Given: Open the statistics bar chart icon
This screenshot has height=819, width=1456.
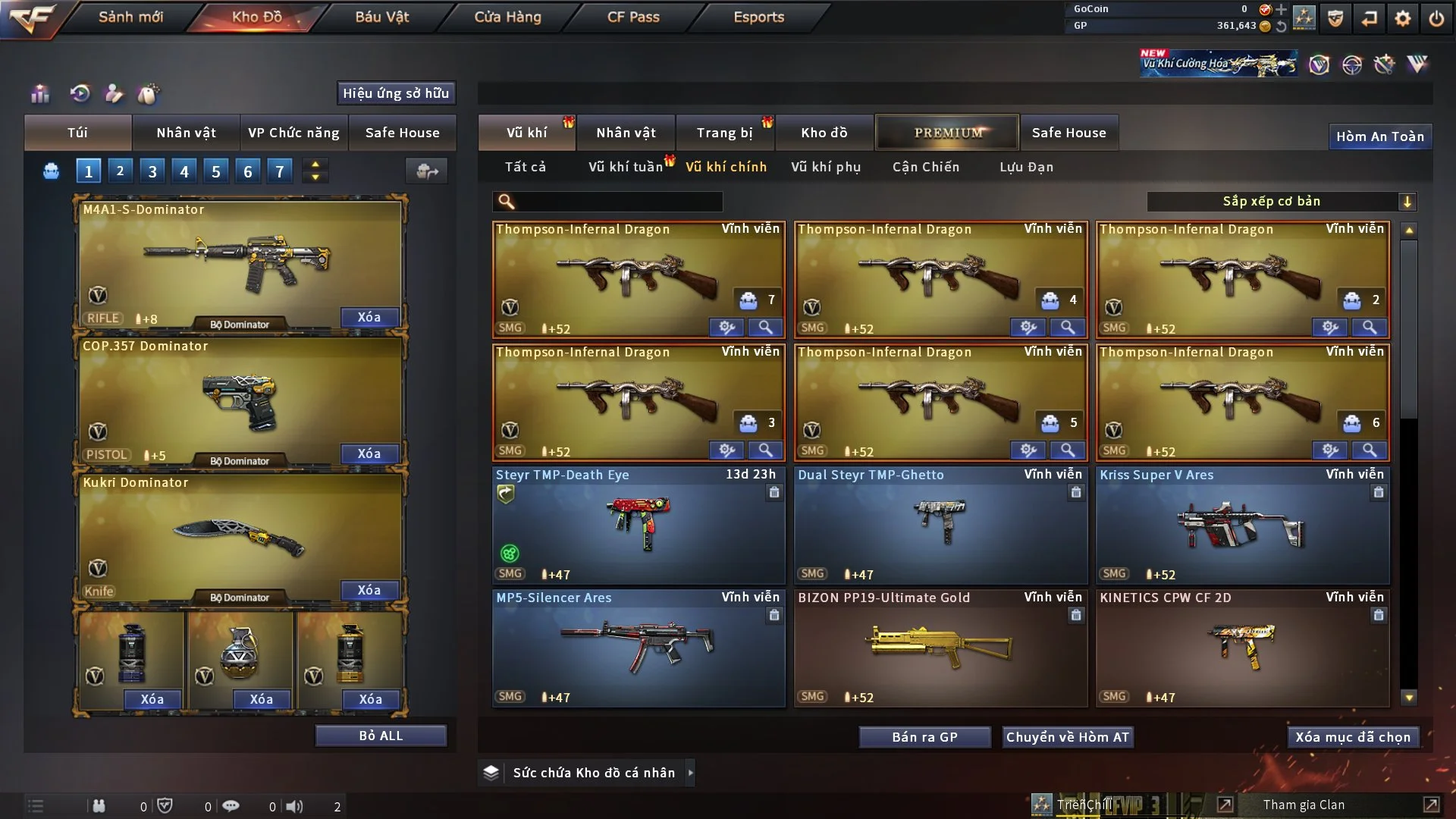Looking at the screenshot, I should tap(39, 93).
